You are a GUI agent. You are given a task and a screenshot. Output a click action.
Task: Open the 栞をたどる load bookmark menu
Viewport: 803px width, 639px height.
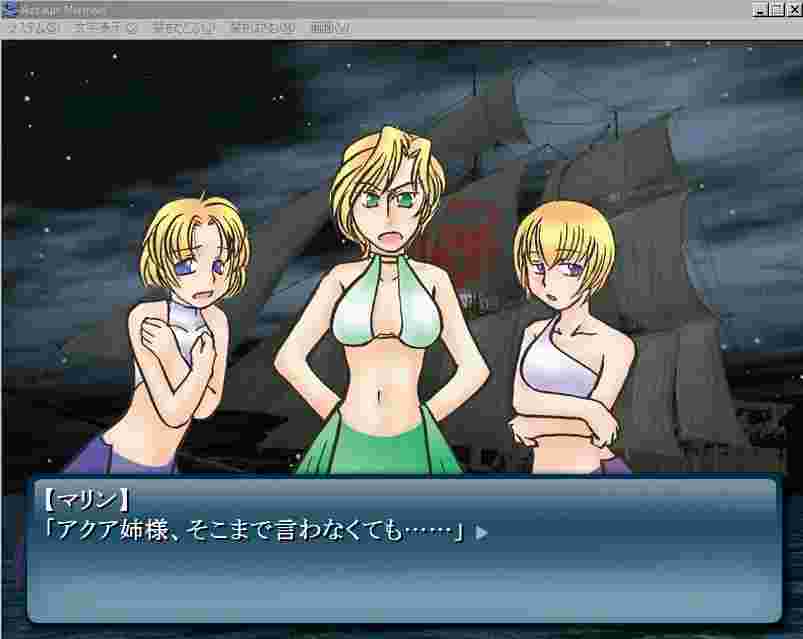(261, 28)
